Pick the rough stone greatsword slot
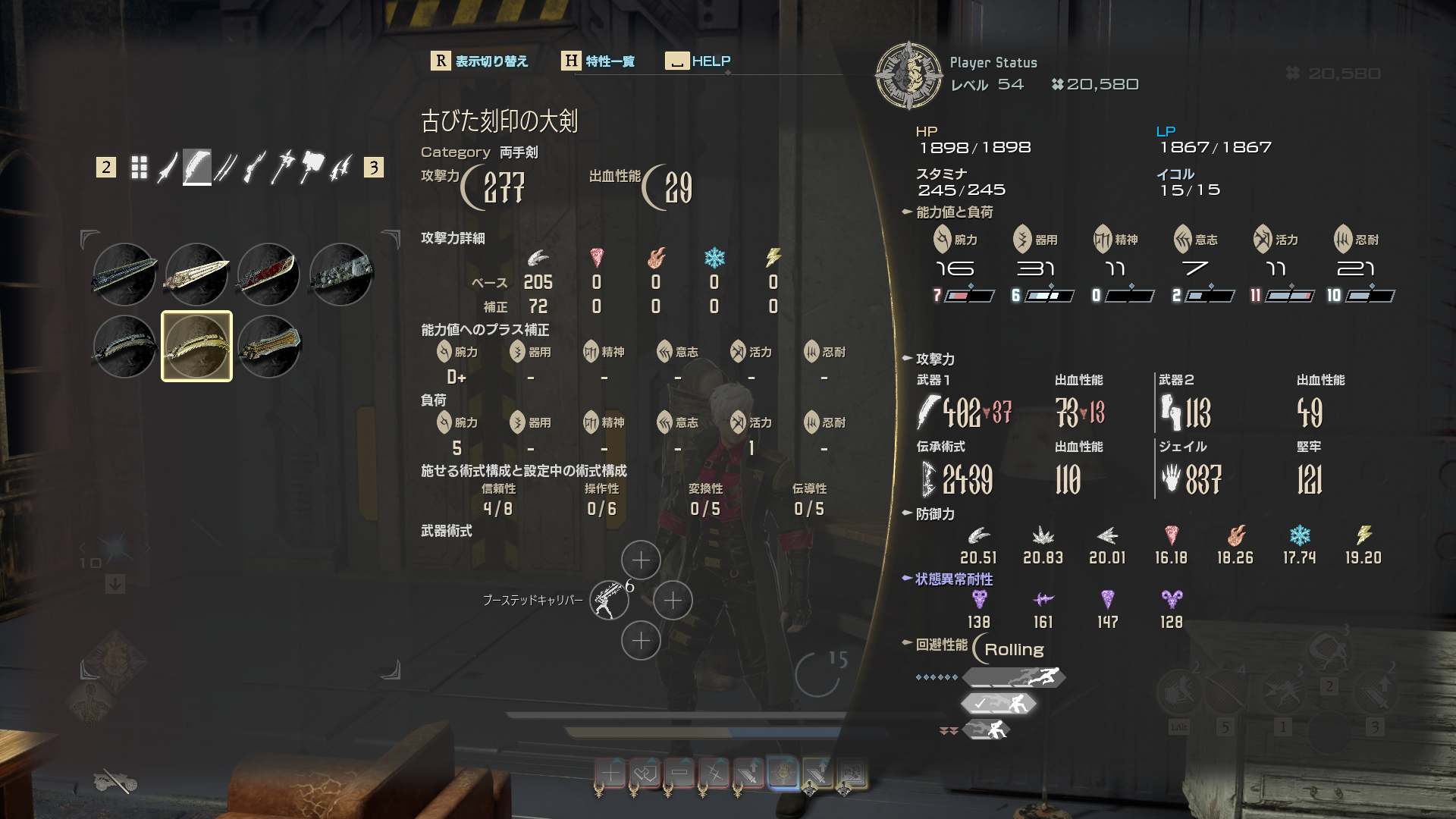1456x819 pixels. click(x=340, y=275)
